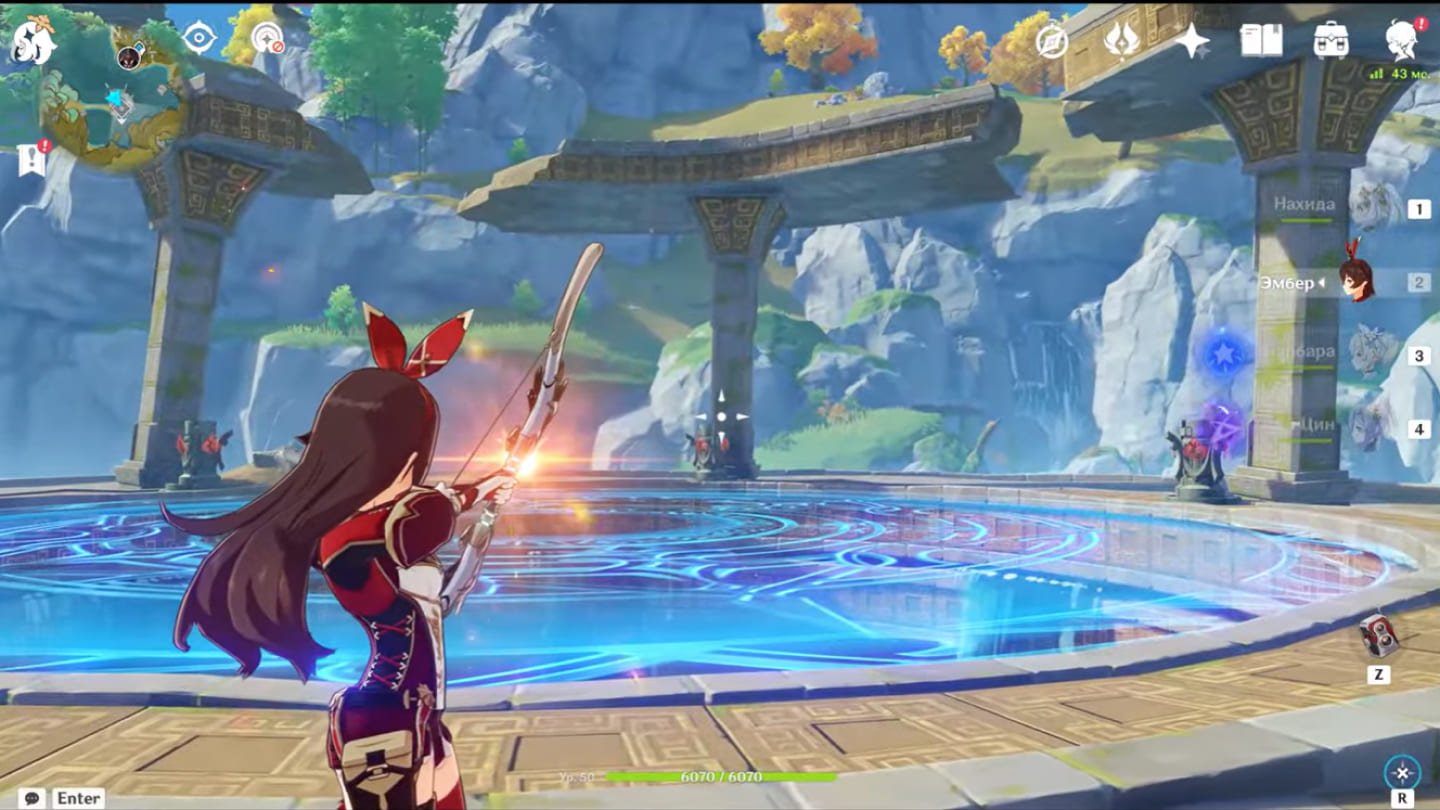1440x810 pixels.
Task: Open the backpack inventory
Action: [1331, 40]
